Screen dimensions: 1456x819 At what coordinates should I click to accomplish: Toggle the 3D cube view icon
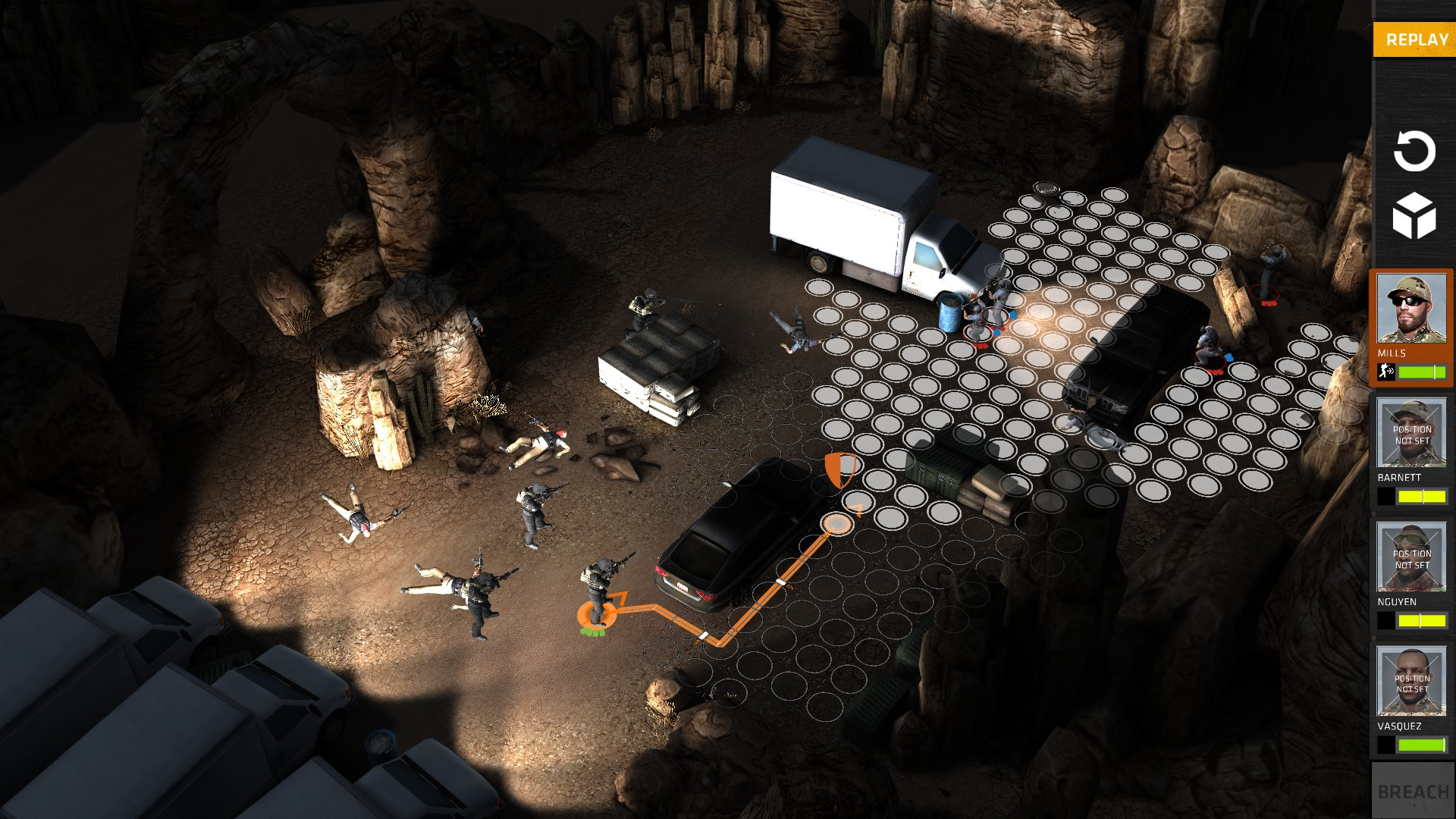click(1414, 216)
